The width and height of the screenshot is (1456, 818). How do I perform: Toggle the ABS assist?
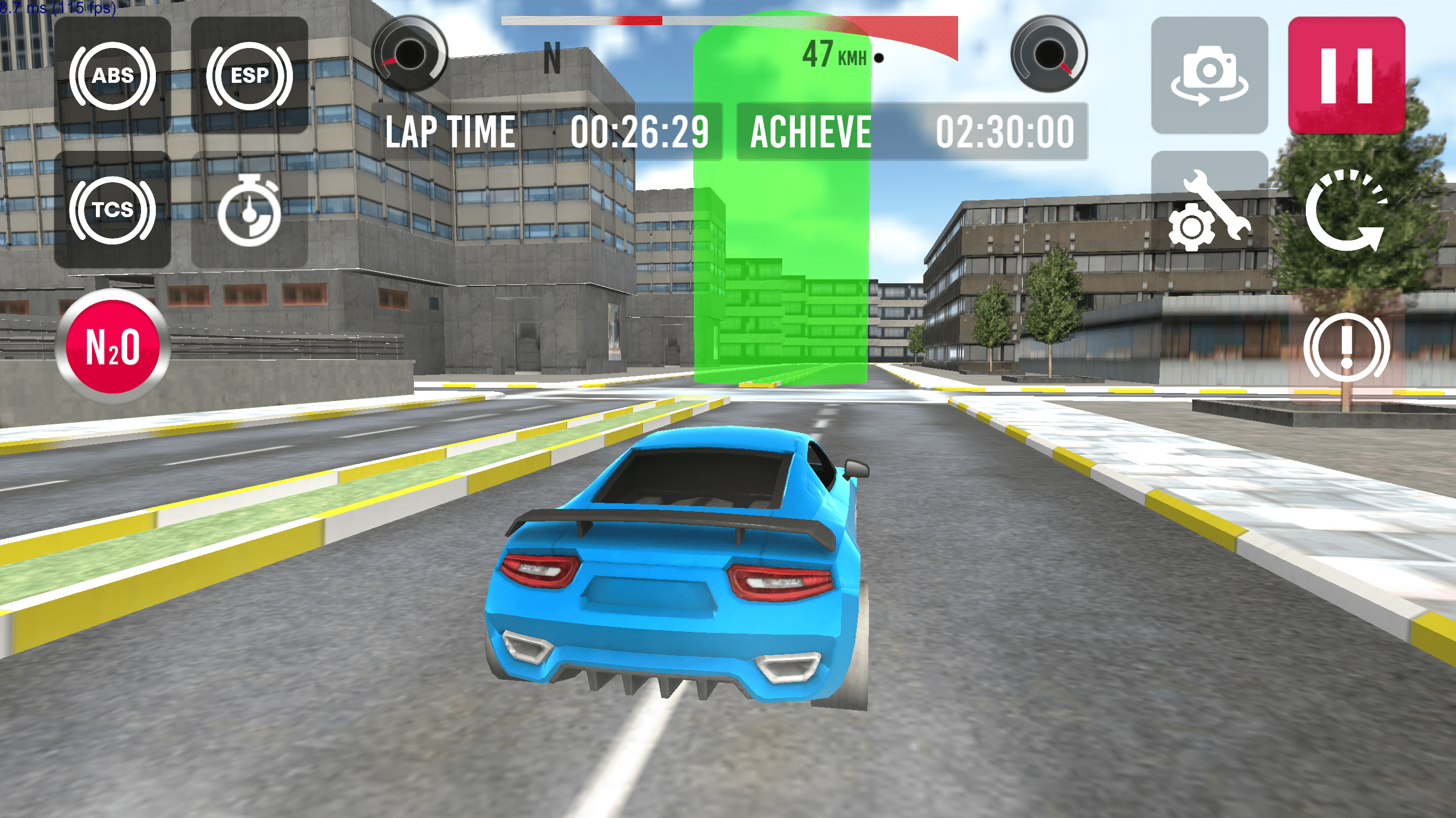click(113, 76)
